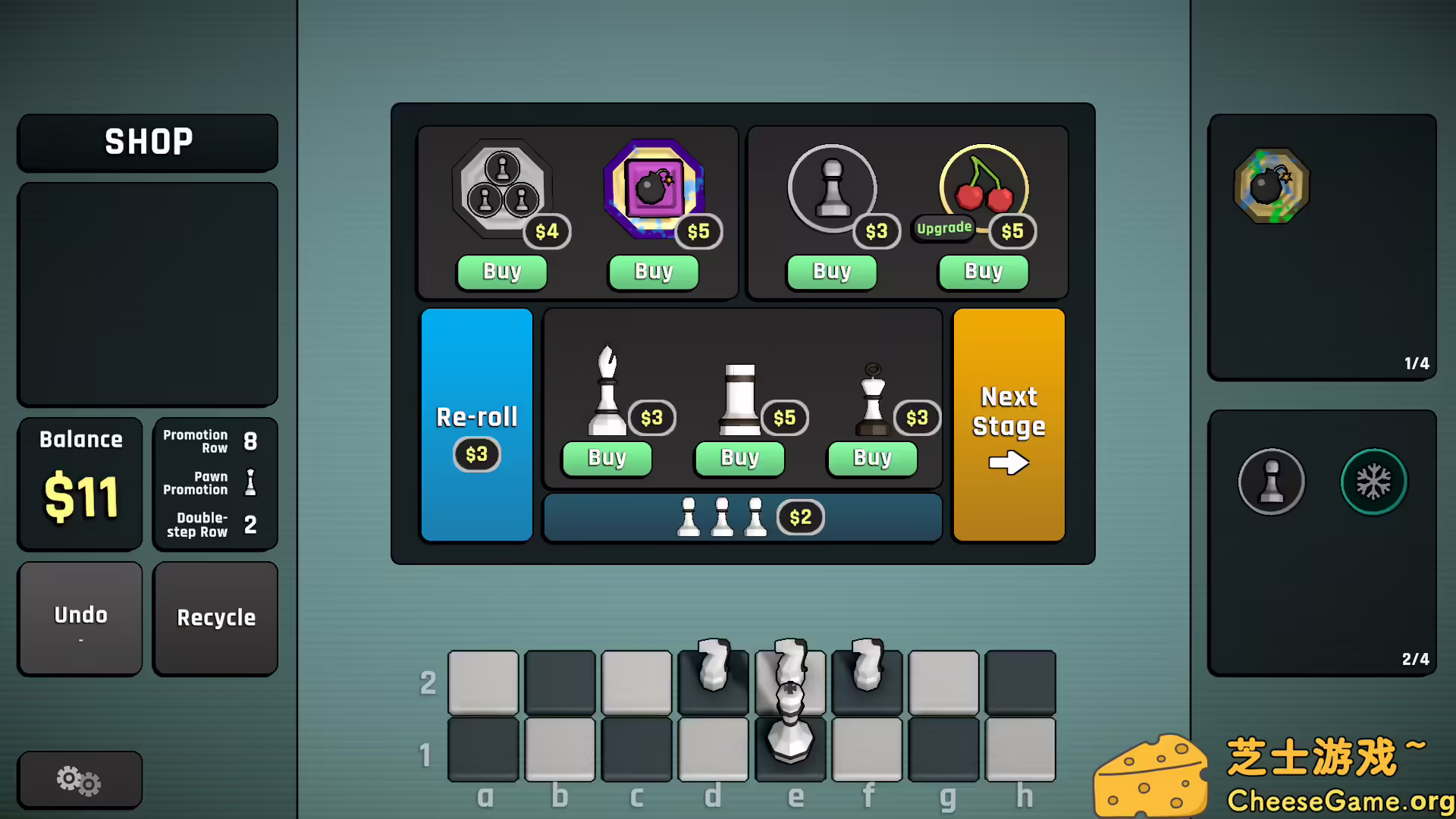Click the SHOP header panel

point(147,142)
